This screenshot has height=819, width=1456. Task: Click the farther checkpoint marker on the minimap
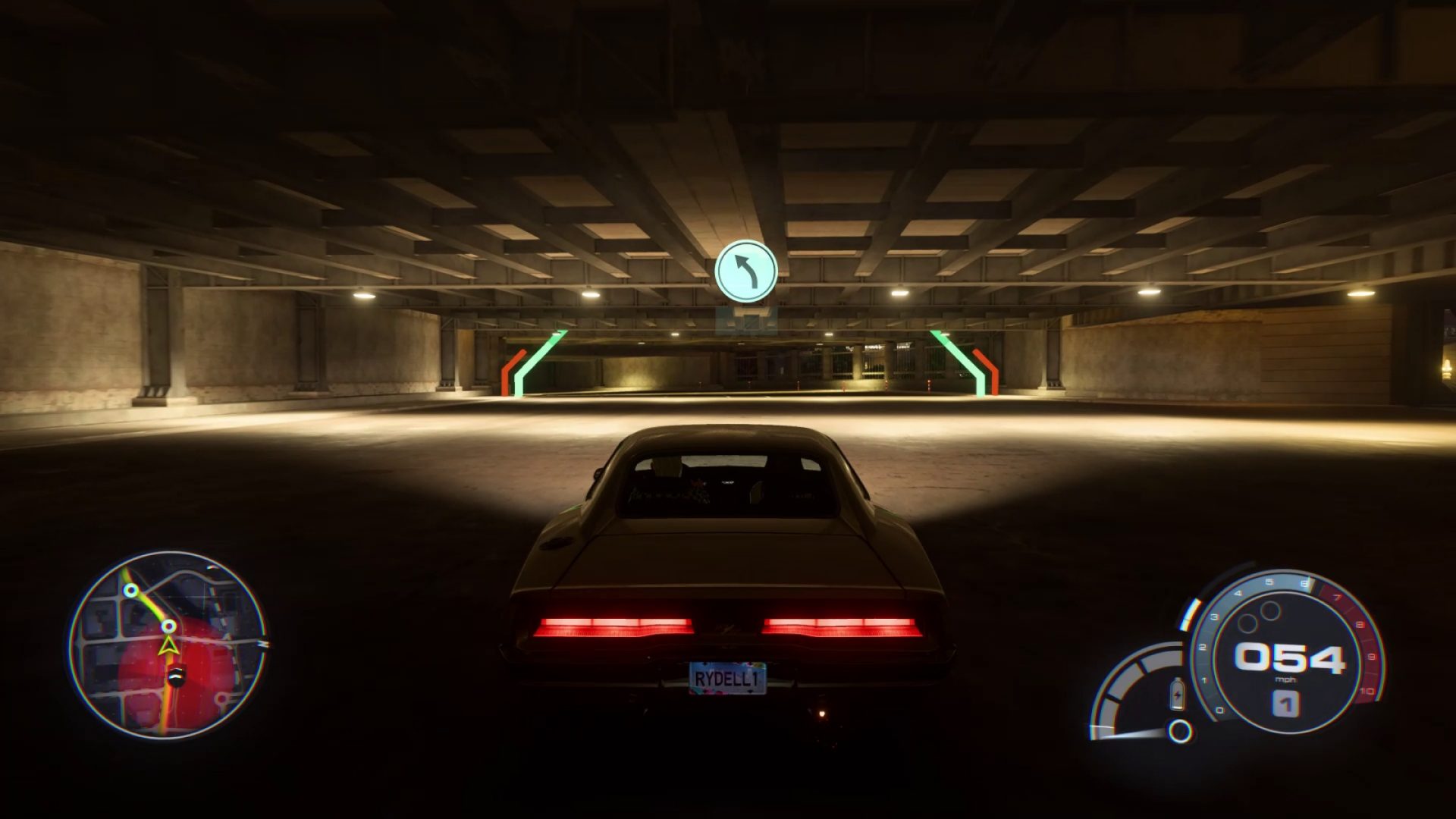(x=130, y=590)
